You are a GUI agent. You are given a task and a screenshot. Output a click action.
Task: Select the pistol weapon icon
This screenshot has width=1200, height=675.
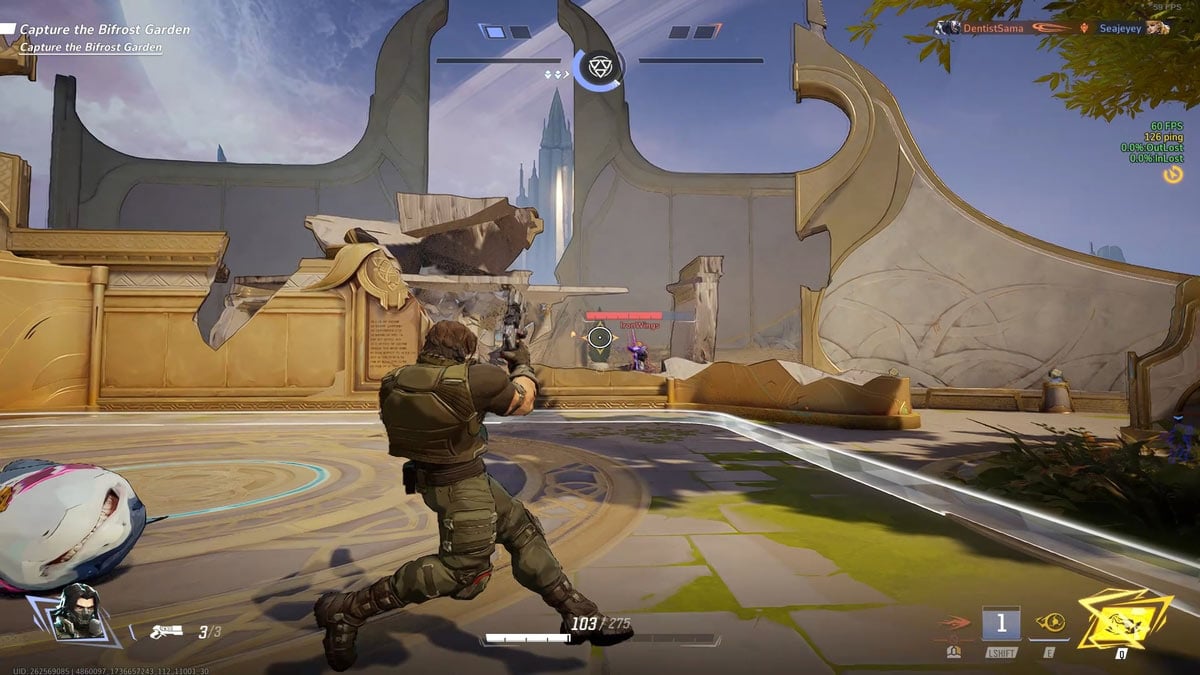click(x=164, y=631)
